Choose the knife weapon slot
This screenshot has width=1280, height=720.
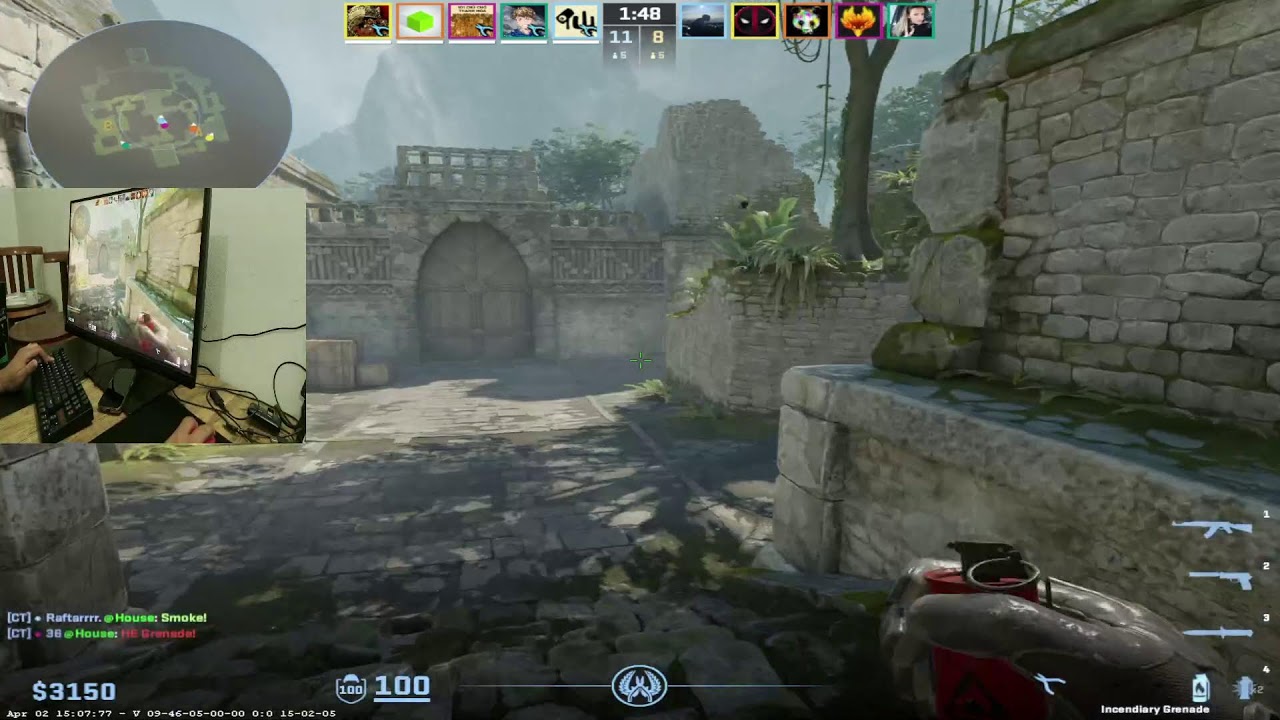[1218, 631]
